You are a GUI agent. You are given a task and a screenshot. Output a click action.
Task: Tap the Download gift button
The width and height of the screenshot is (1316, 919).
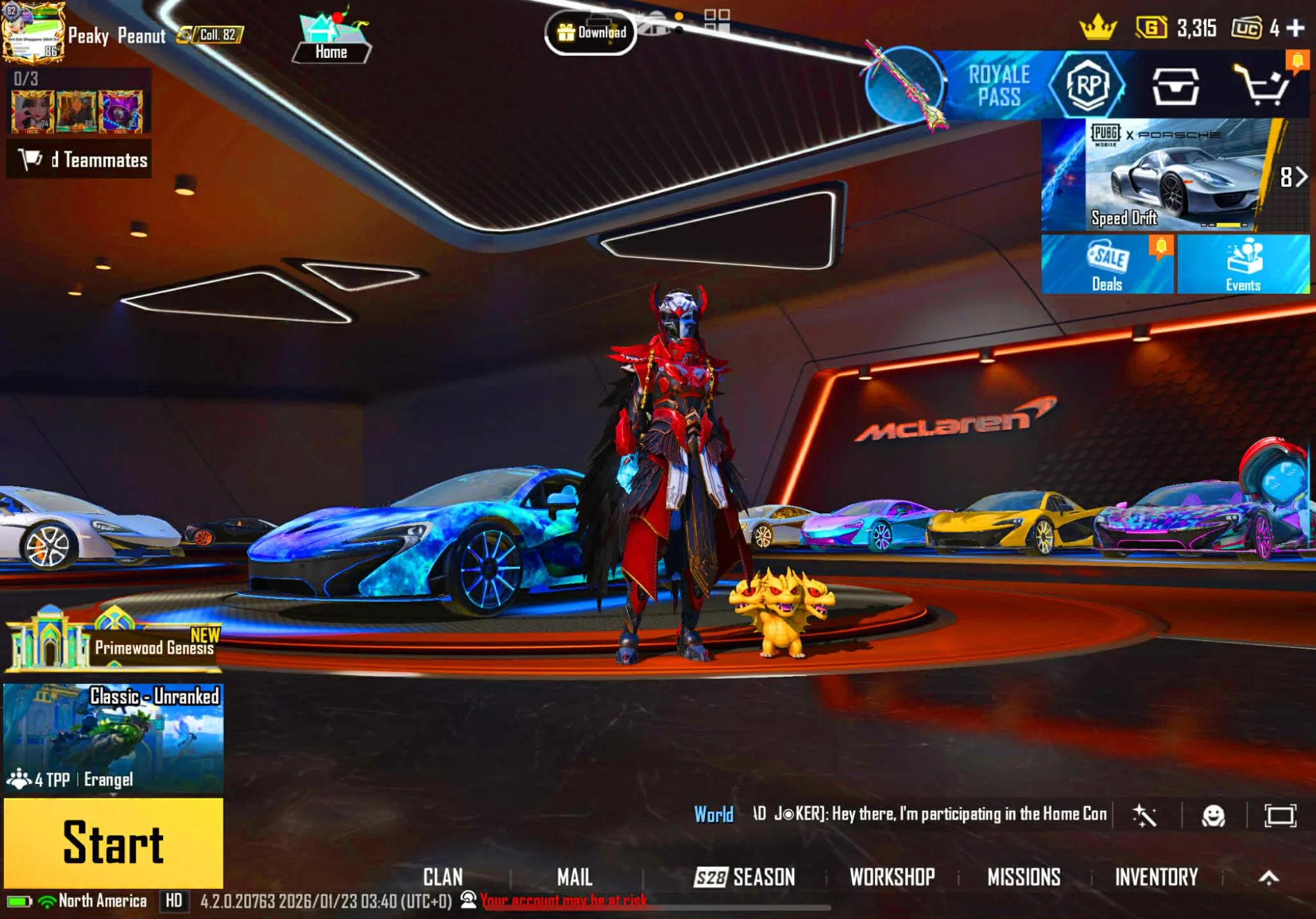click(590, 32)
